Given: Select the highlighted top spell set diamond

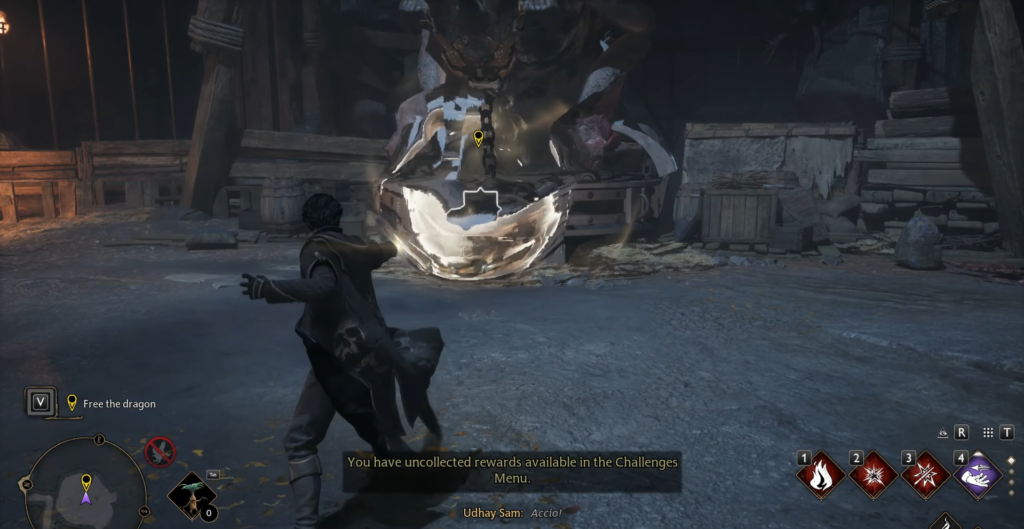Looking at the screenshot, I should coord(1010,461).
